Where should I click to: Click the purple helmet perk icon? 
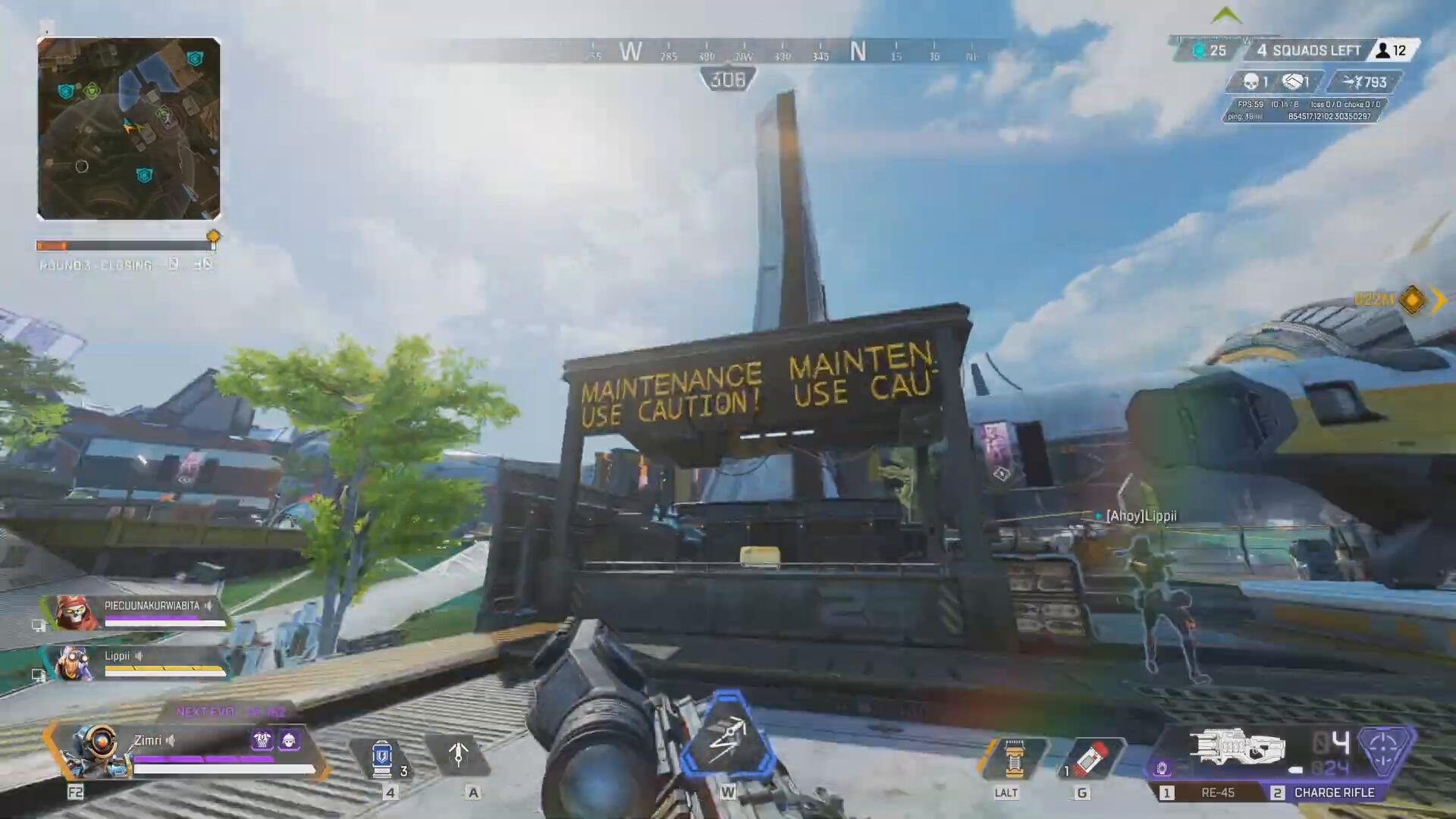point(289,740)
